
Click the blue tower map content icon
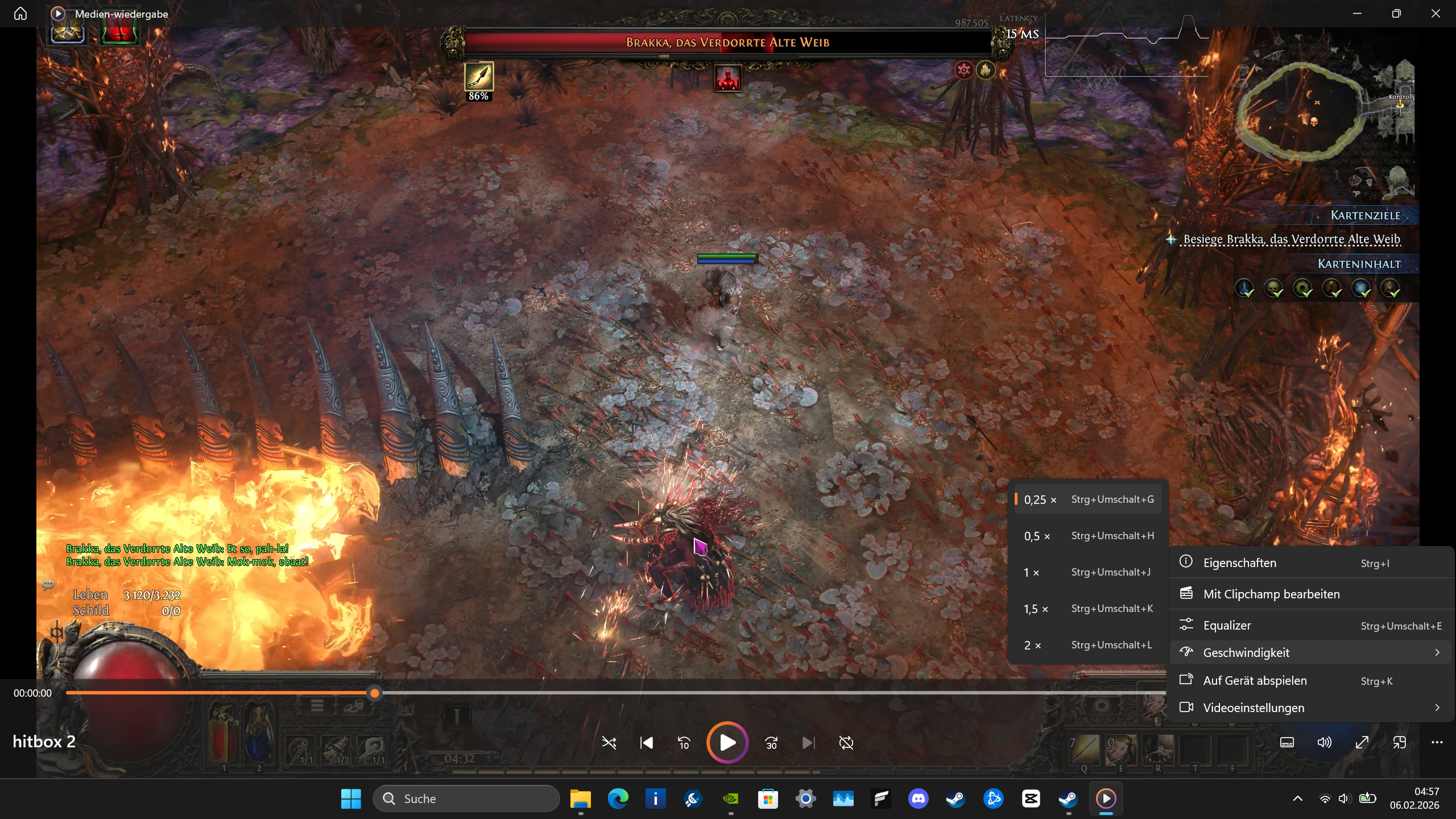[x=1244, y=288]
